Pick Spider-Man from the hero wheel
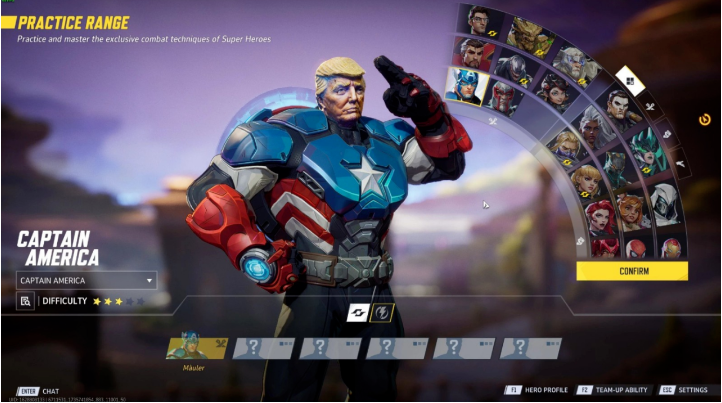 (635, 248)
